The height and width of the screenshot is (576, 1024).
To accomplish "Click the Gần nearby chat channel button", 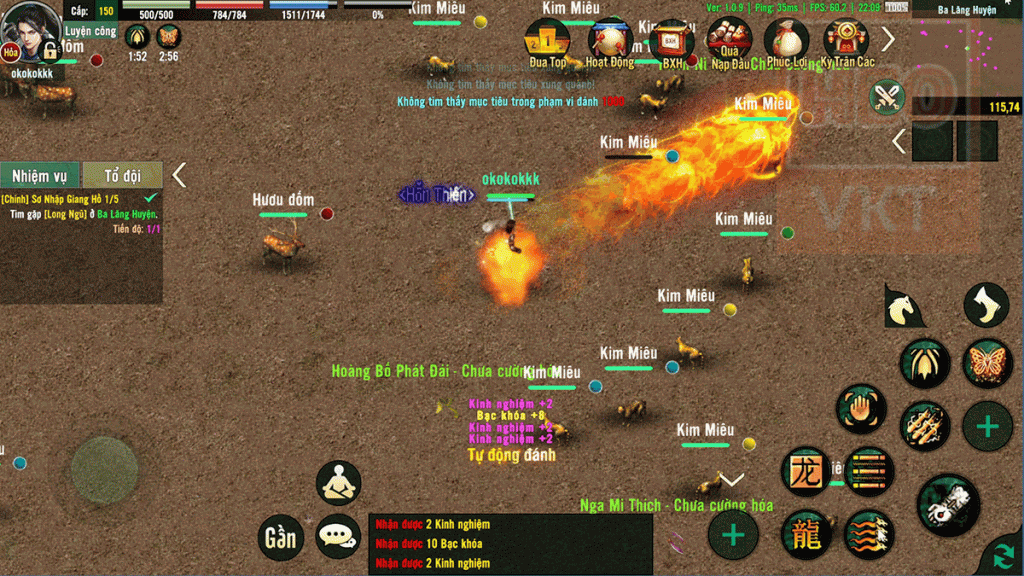I will coord(280,537).
